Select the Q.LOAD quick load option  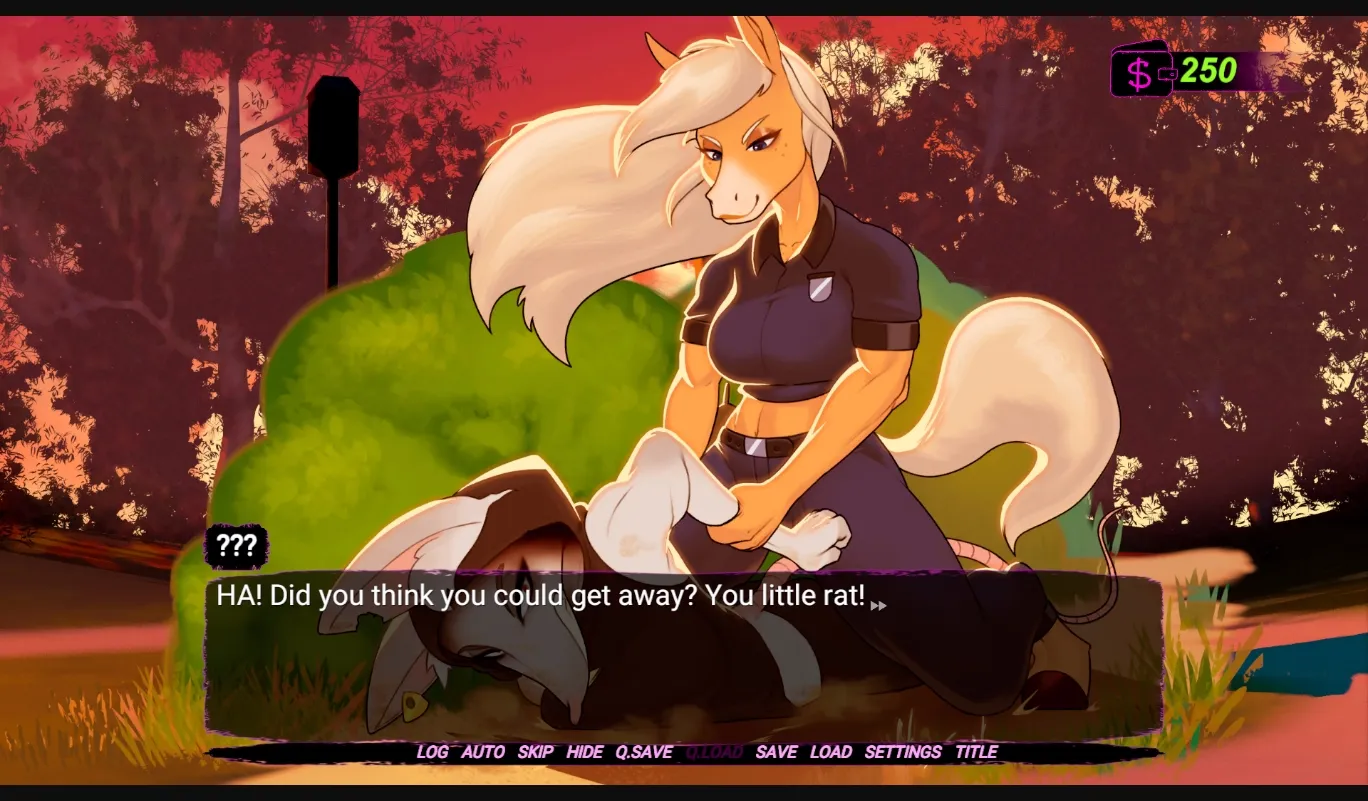[x=715, y=752]
